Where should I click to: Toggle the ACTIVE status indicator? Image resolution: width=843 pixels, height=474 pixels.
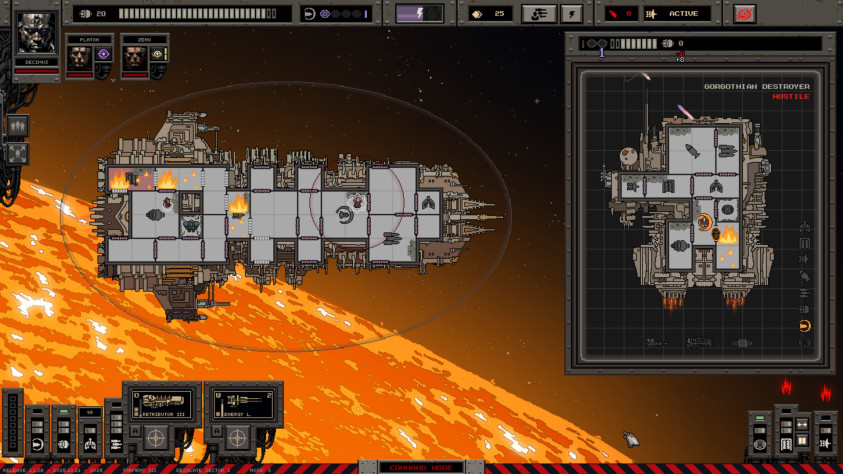(x=677, y=14)
